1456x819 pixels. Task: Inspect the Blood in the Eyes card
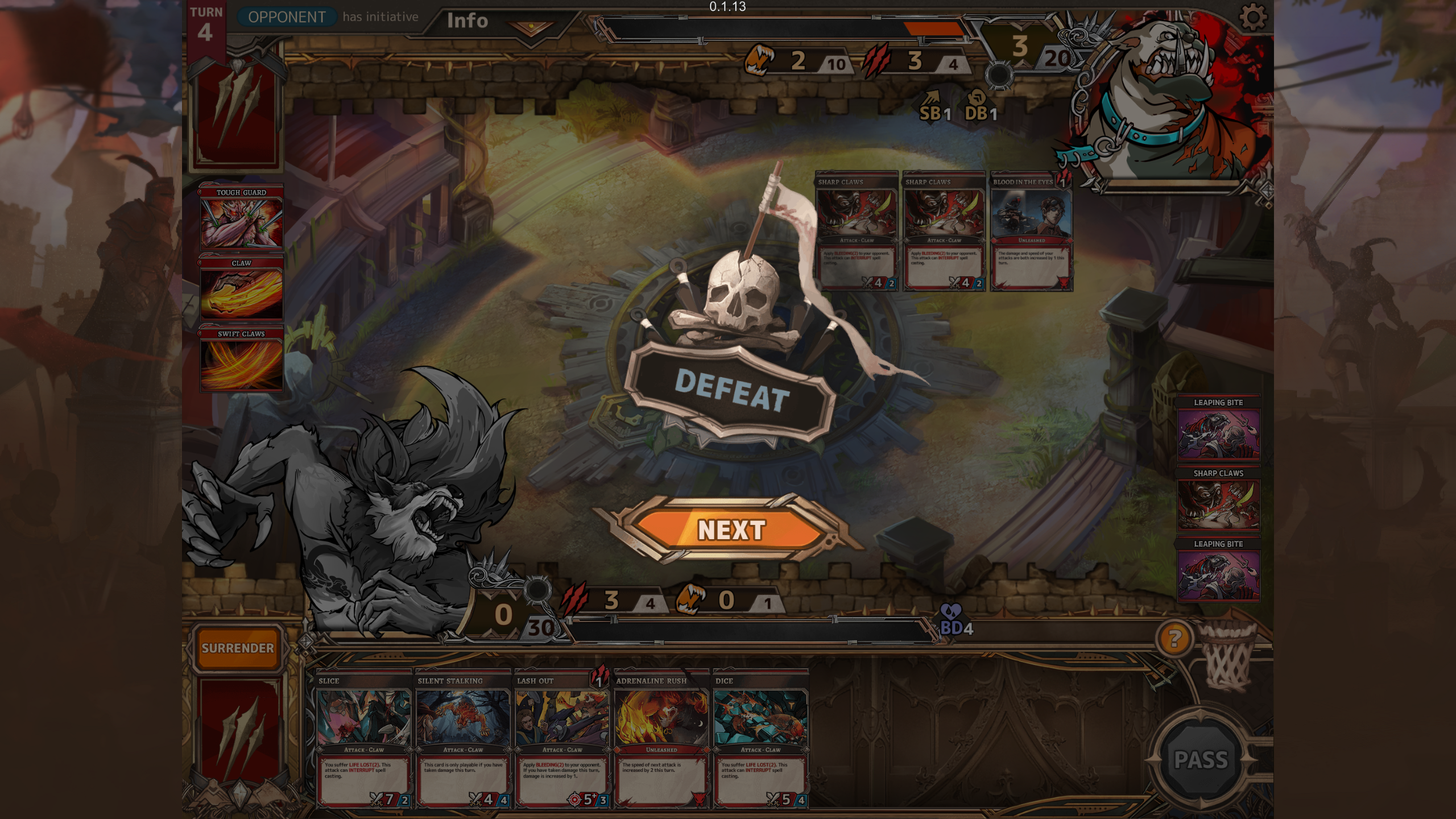click(x=1032, y=231)
